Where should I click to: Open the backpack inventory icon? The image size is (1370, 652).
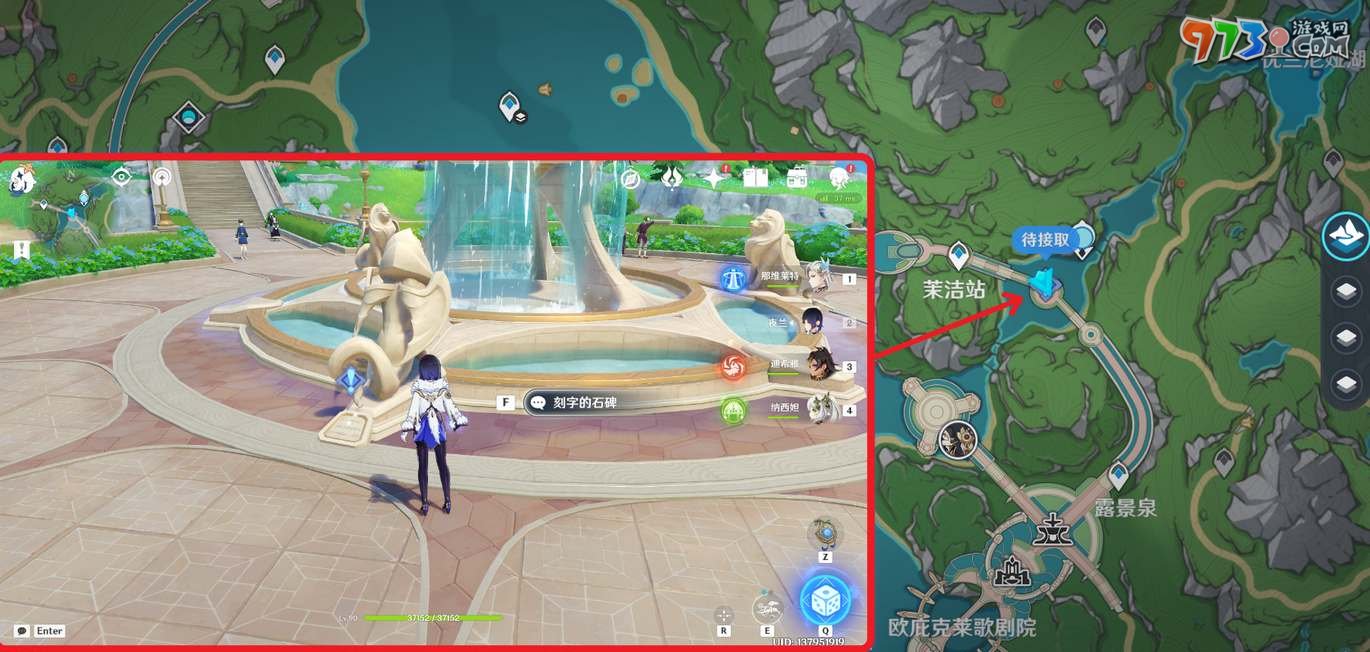pos(797,178)
